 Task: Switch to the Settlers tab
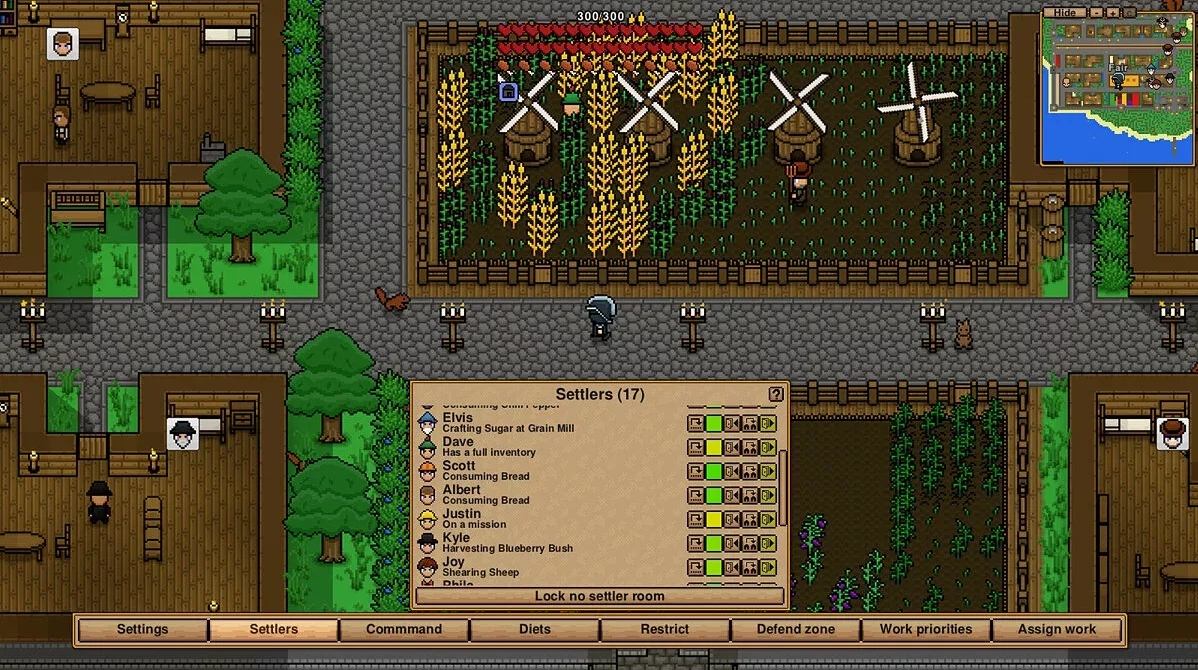click(273, 629)
